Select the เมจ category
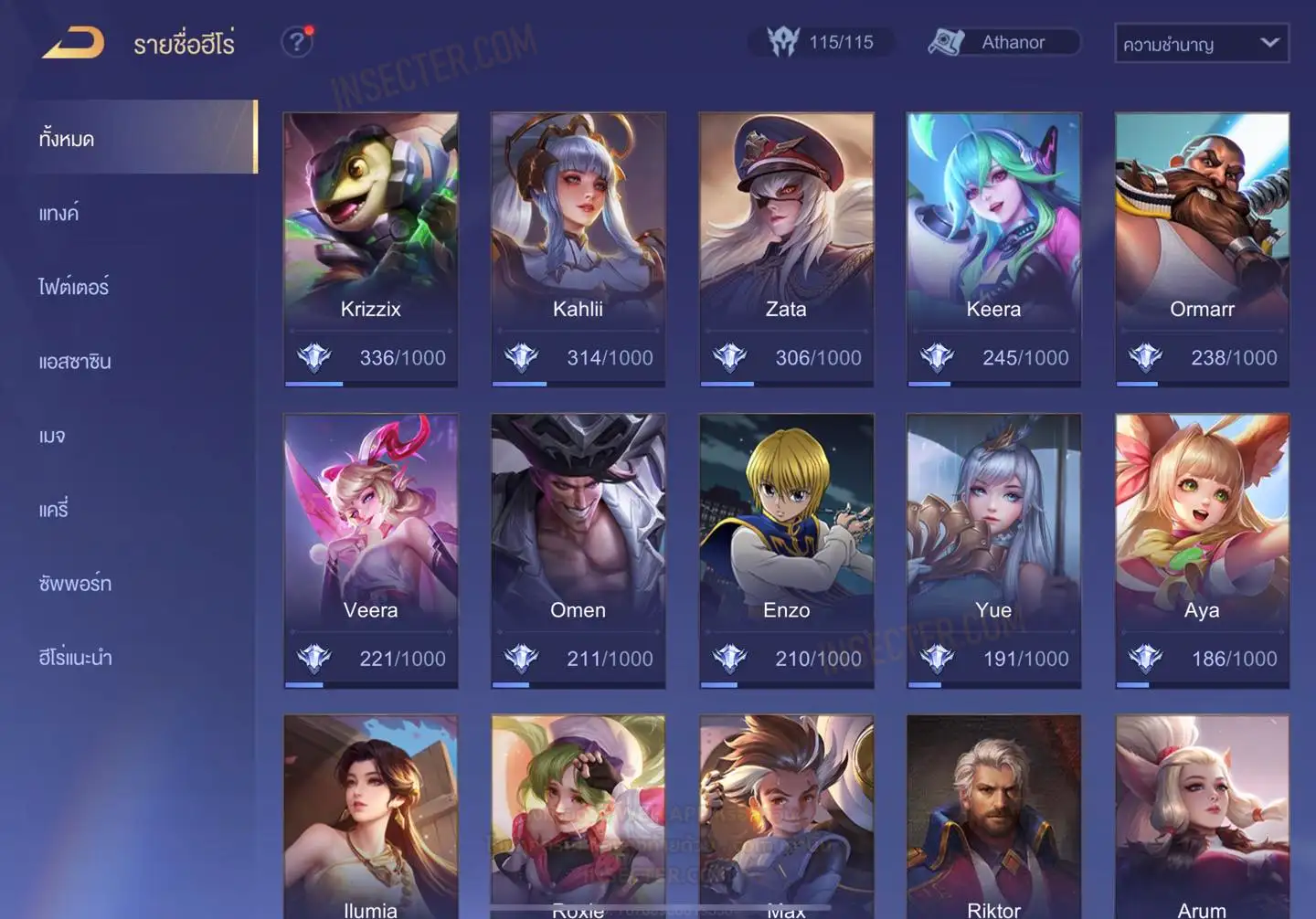The width and height of the screenshot is (1316, 919). [52, 436]
